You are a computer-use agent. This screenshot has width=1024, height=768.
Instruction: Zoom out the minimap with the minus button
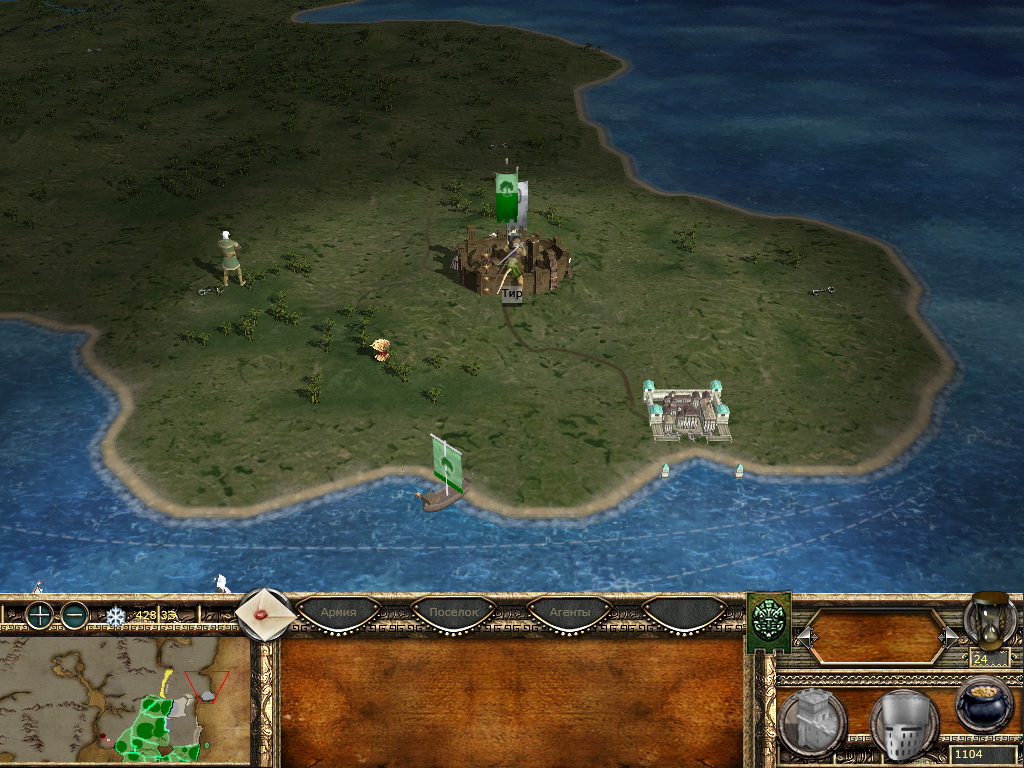75,615
